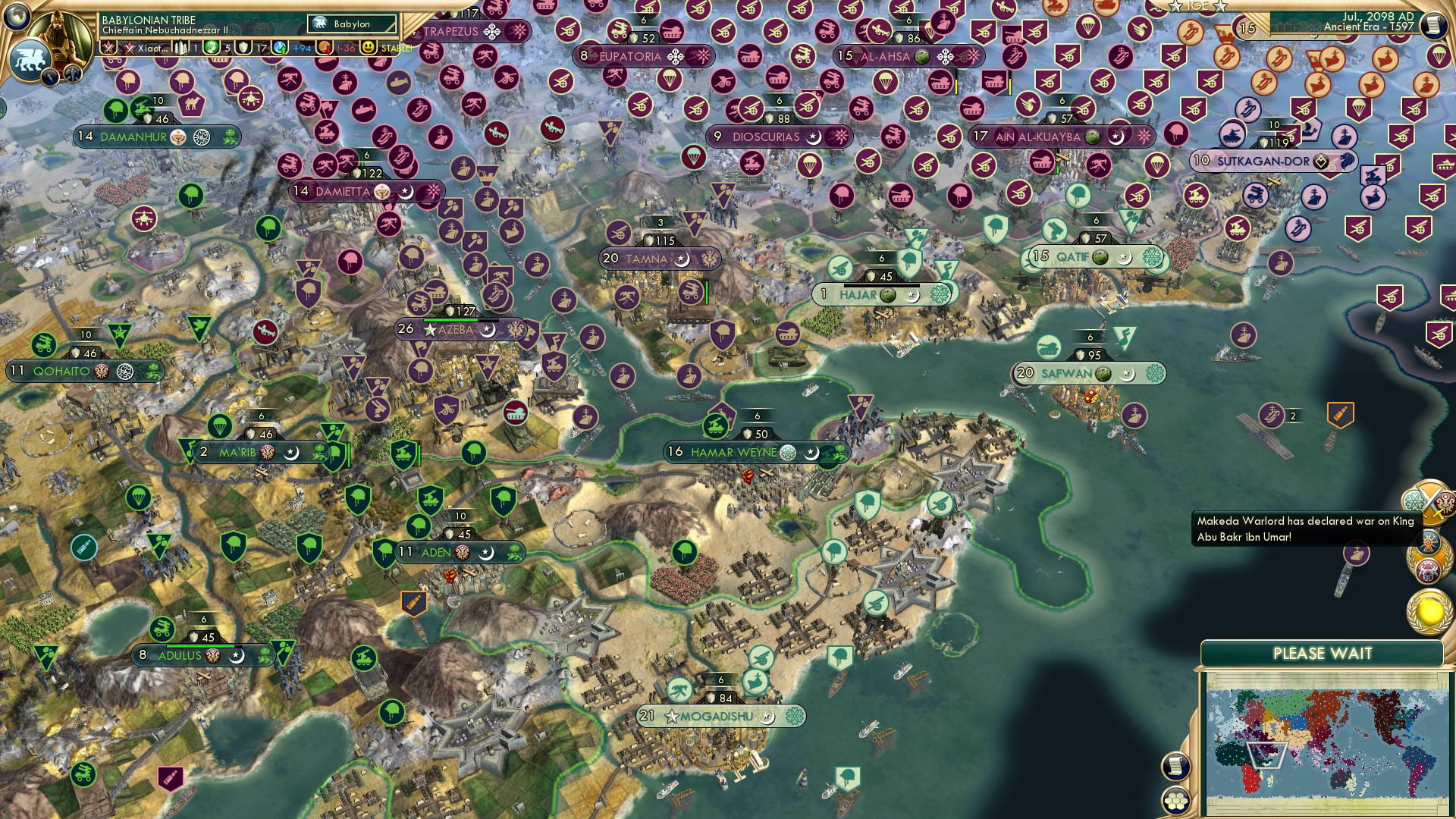Toggle the hex grid overlay beside the minimap
Image resolution: width=1456 pixels, height=819 pixels.
coord(1177,801)
